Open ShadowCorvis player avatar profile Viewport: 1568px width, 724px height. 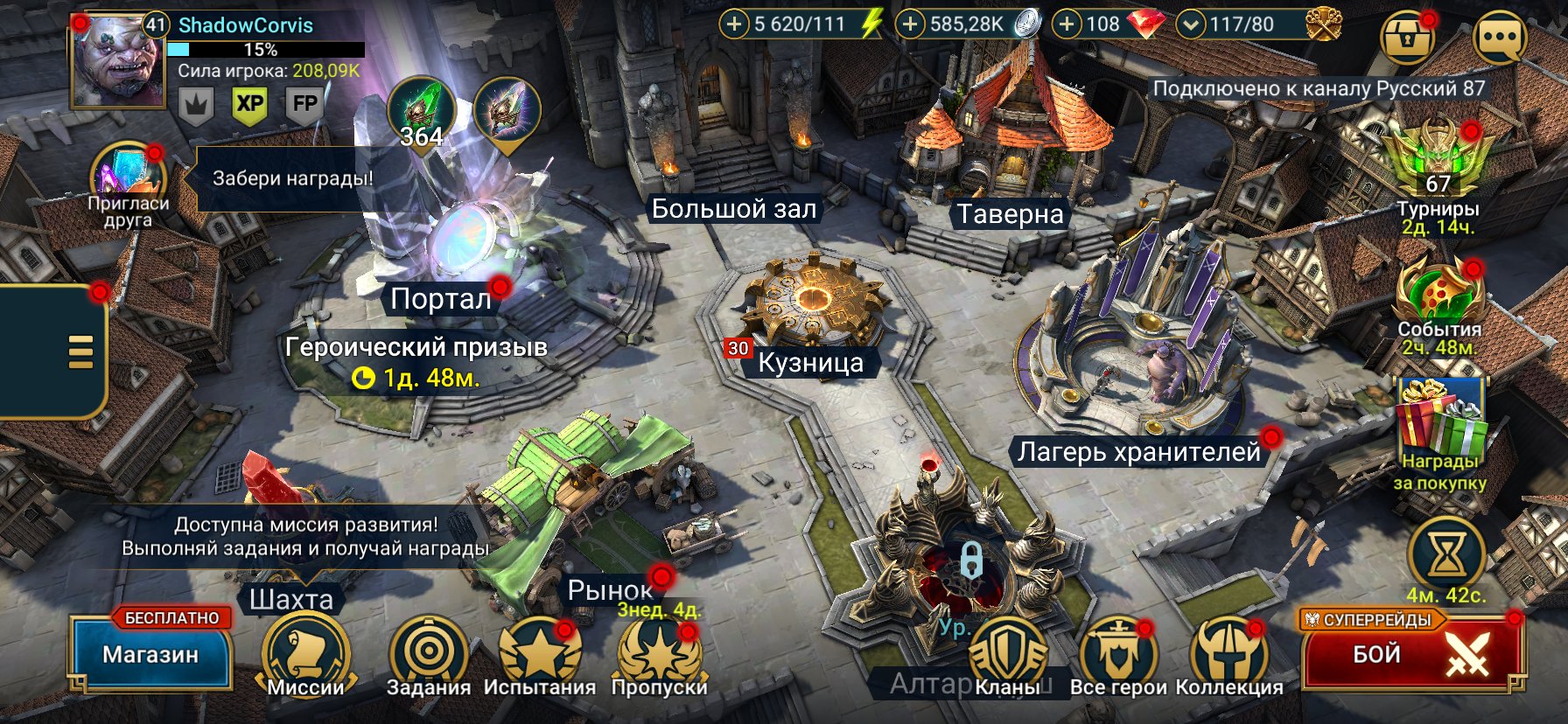pos(117,61)
